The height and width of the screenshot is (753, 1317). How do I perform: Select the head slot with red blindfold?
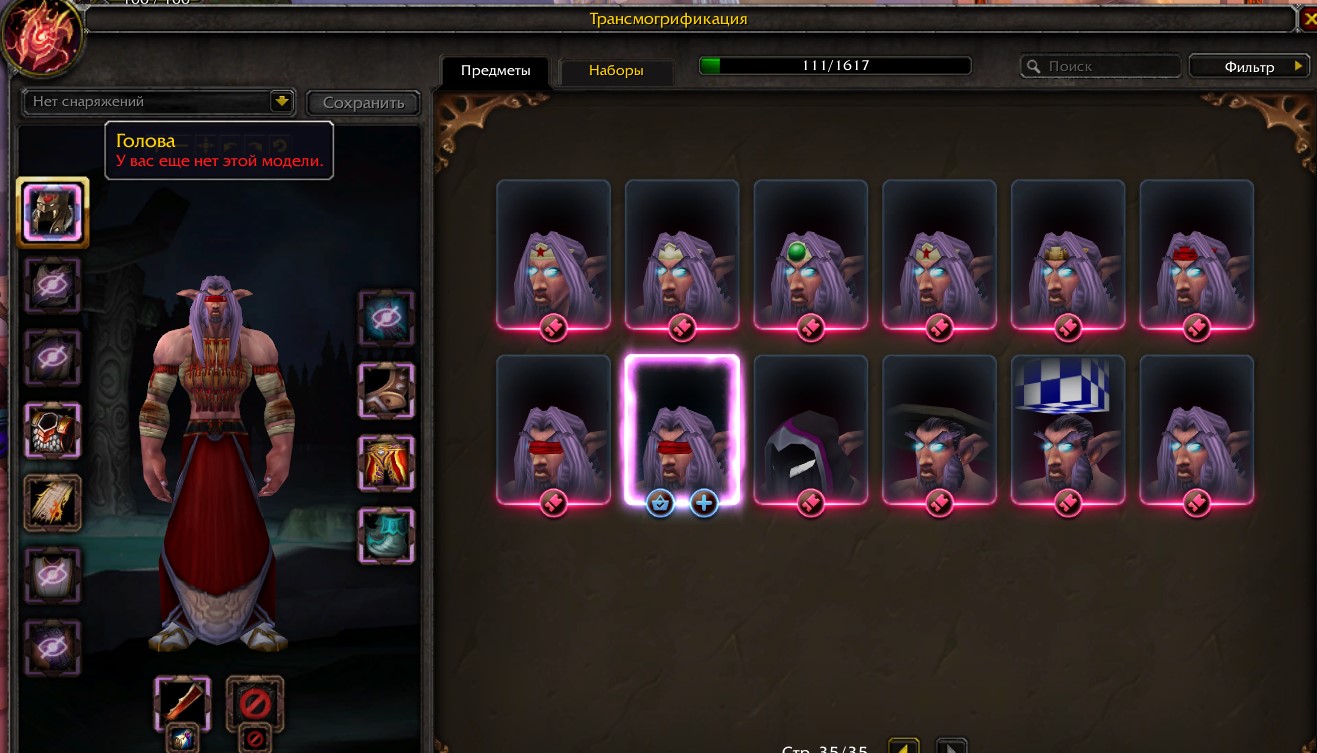pyautogui.click(x=52, y=212)
